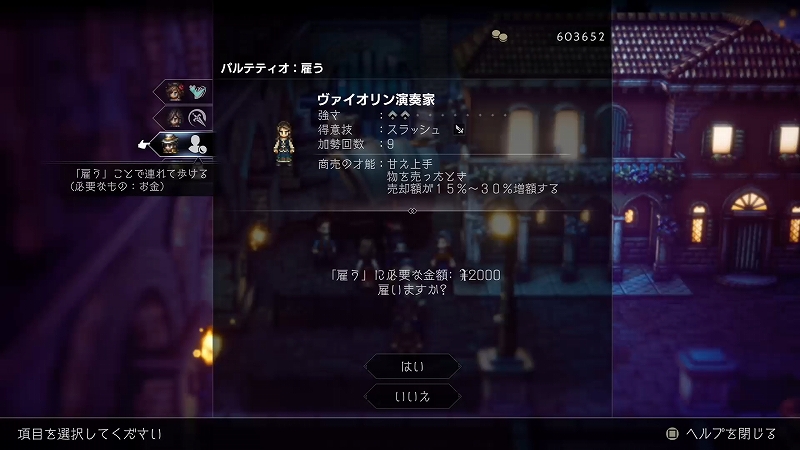The width and height of the screenshot is (800, 450).
Task: Switch to the dark-haired character's sword action tab
Action: coord(187,118)
